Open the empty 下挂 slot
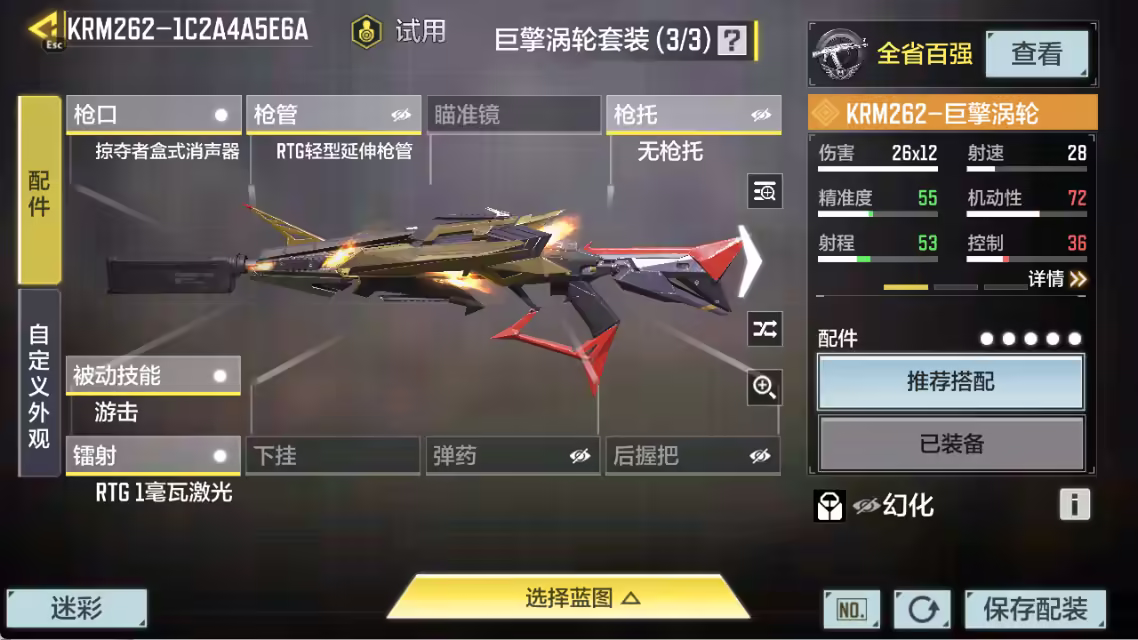Screen dimensions: 1138x640 333,456
